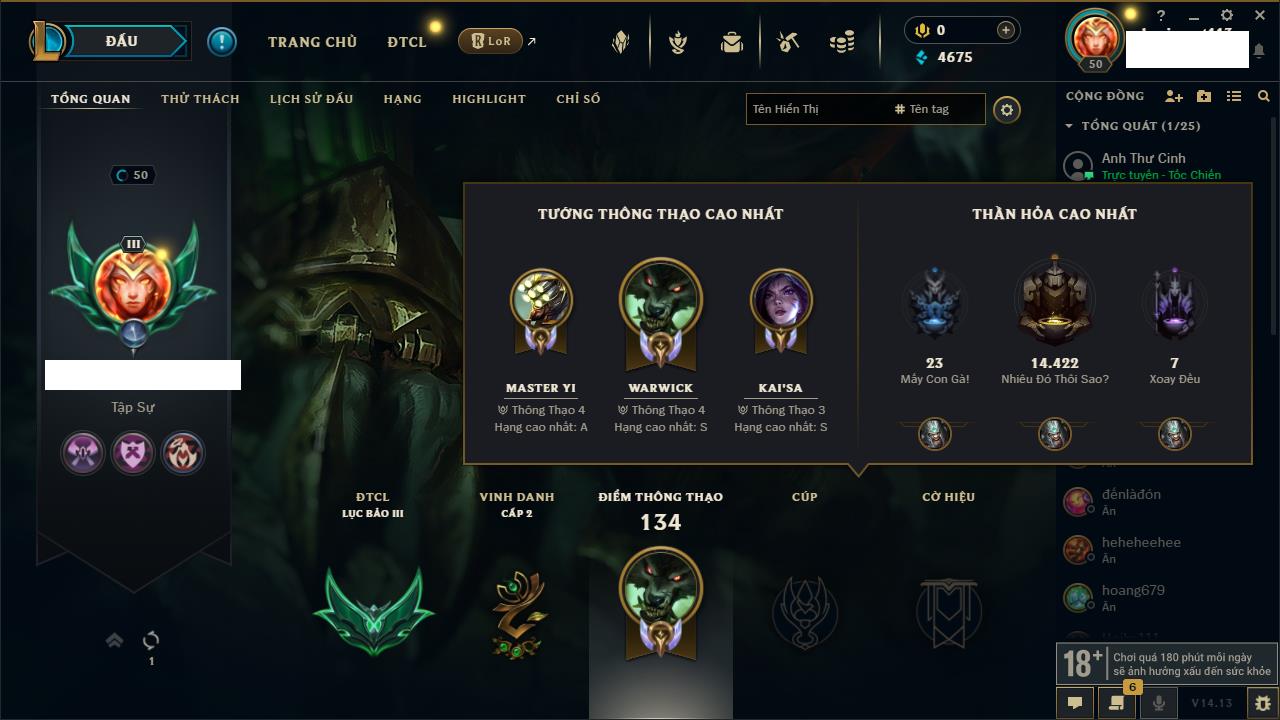Open the TRANG CHỦ home page
This screenshot has width=1280, height=720.
coord(312,42)
